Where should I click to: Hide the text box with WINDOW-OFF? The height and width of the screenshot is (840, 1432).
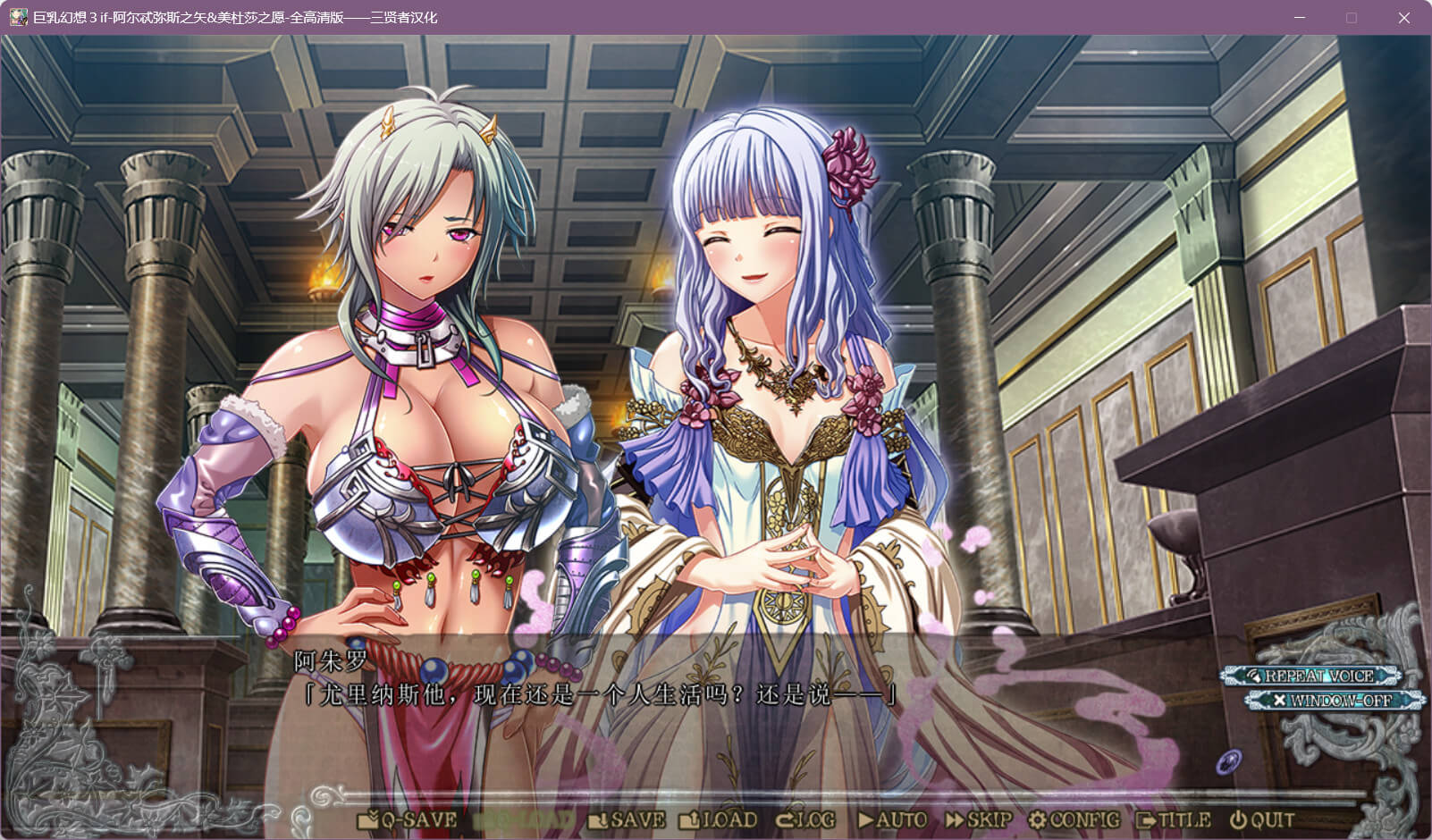[x=1333, y=701]
